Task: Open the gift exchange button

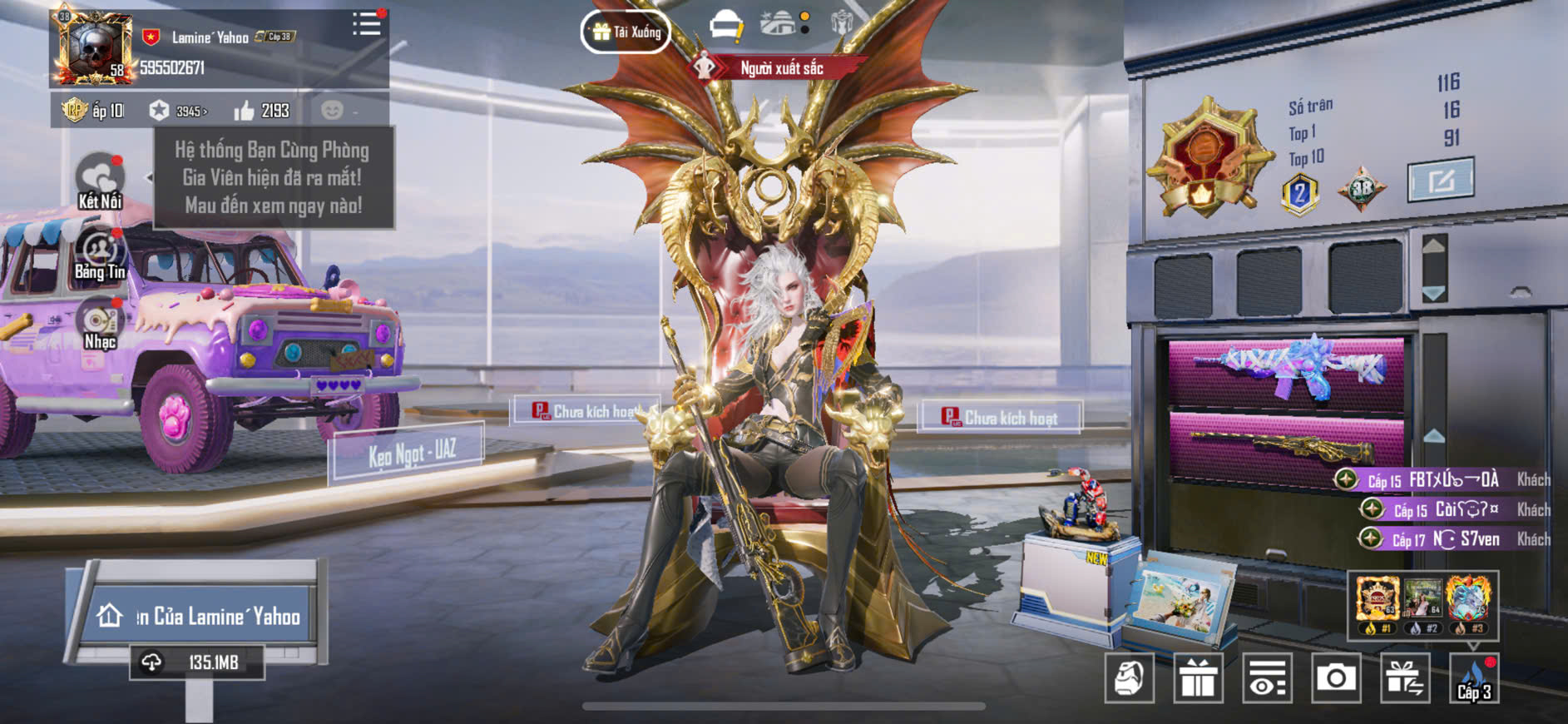Action: click(x=1405, y=678)
